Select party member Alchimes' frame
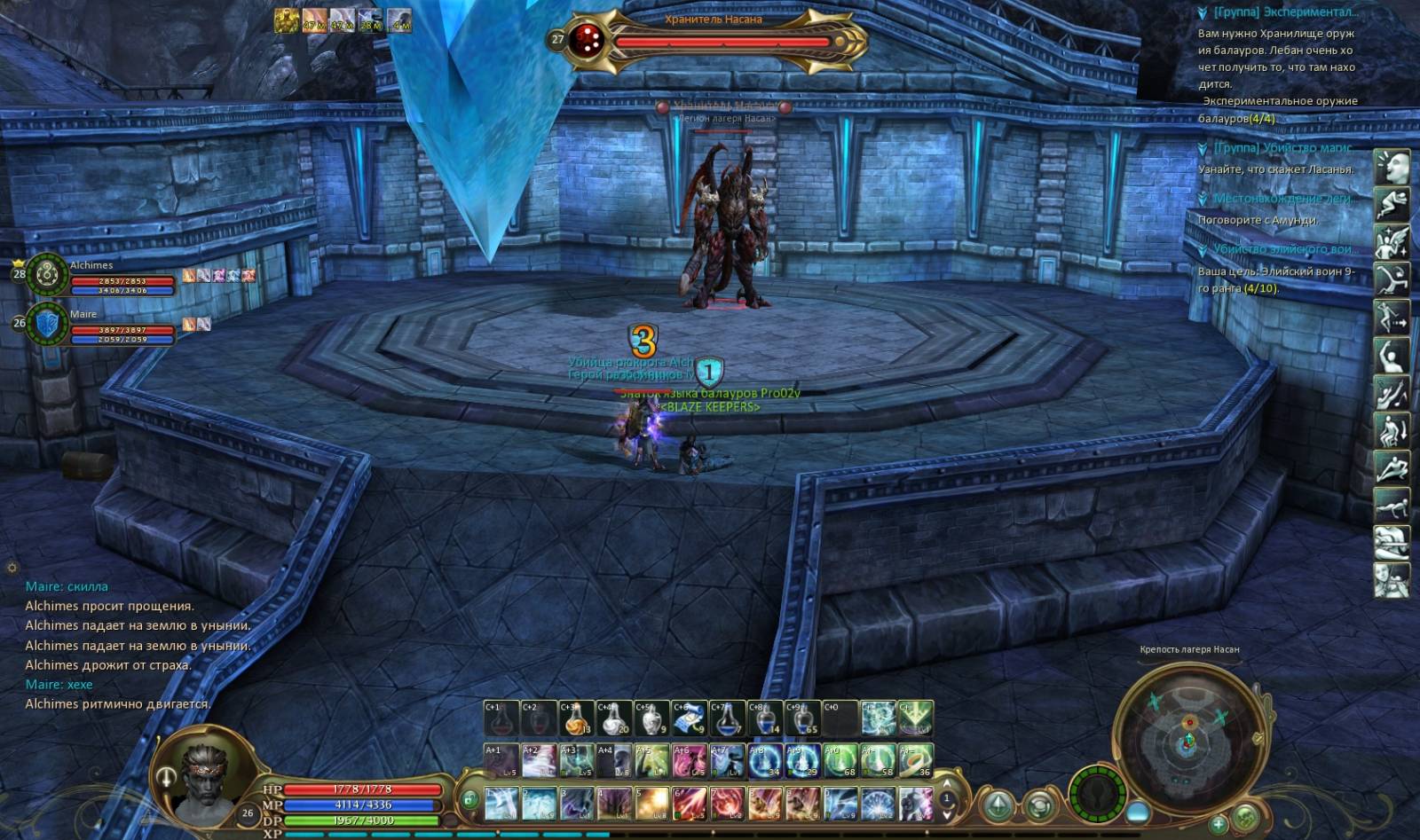Screen dimensions: 1420x840 tap(49, 275)
